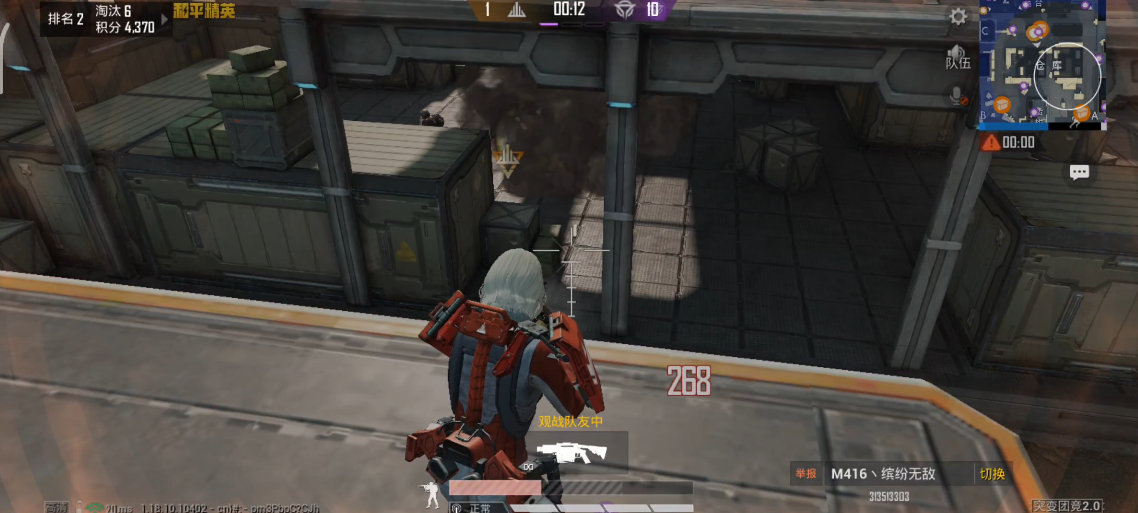The width and height of the screenshot is (1138, 513).
Task: Toggle the team (队伍) speaker voice channel
Action: [x=958, y=55]
